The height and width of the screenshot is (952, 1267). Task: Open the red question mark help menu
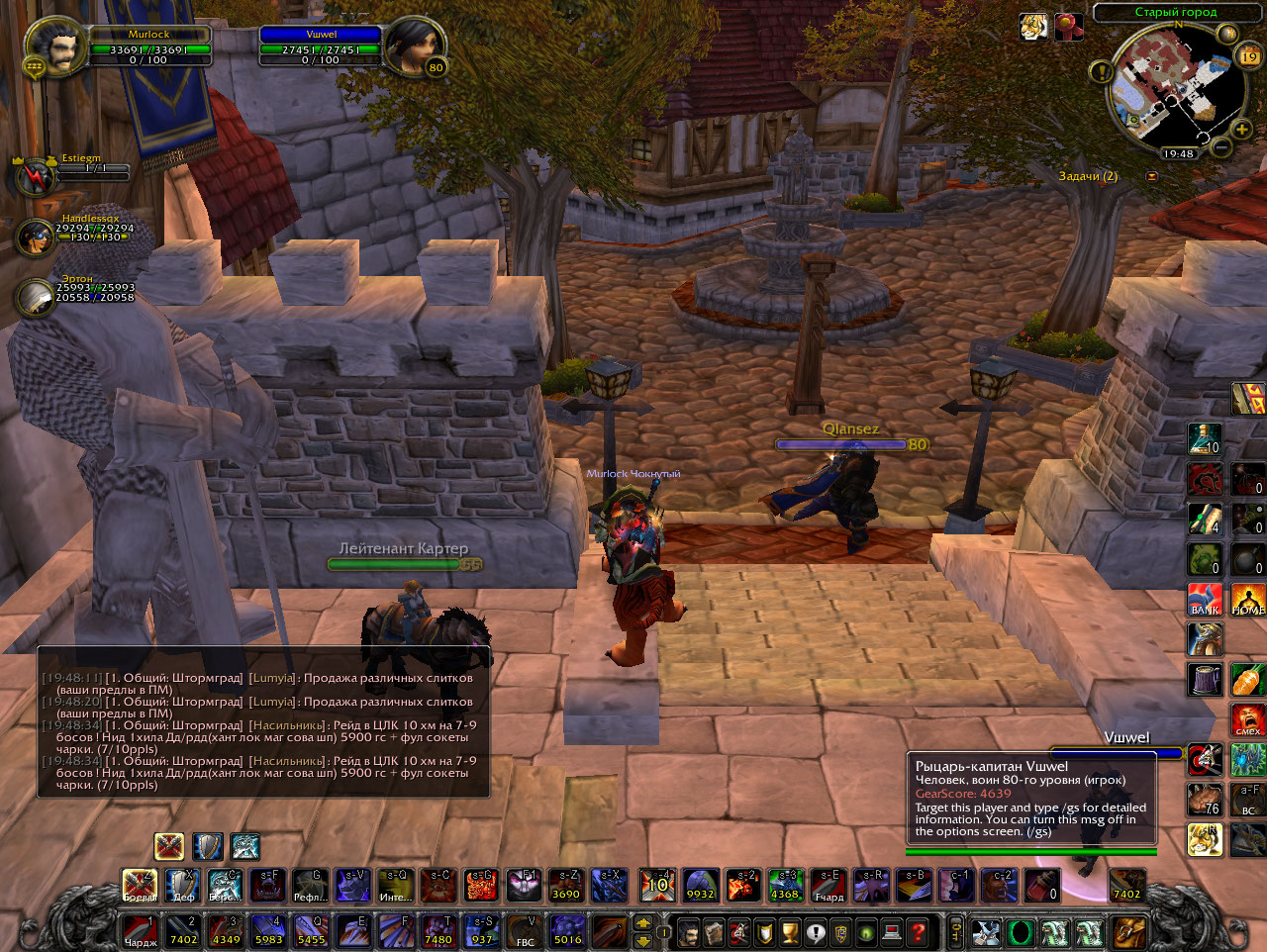point(918,932)
